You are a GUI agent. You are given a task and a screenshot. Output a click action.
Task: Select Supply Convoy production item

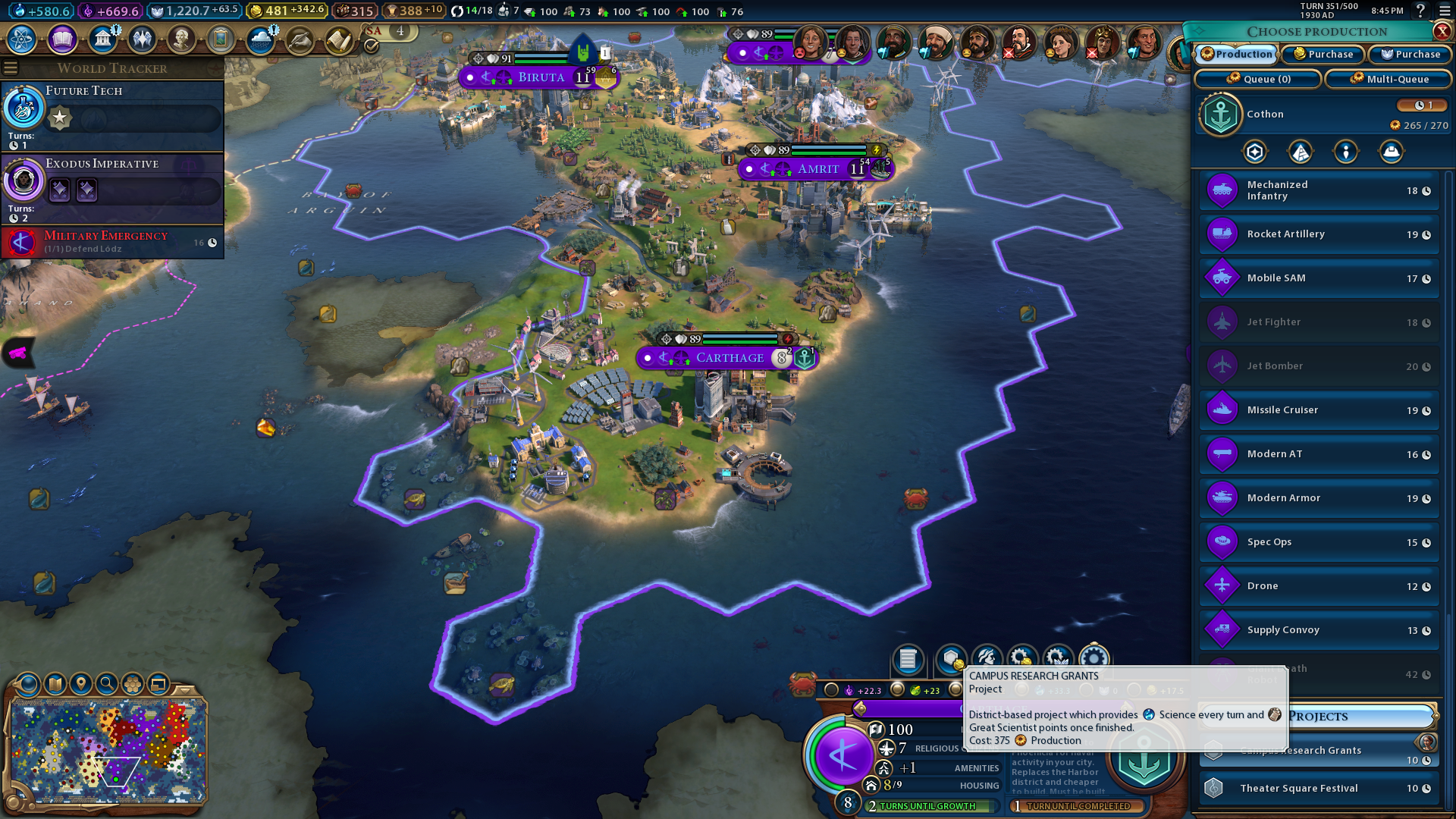[1319, 630]
